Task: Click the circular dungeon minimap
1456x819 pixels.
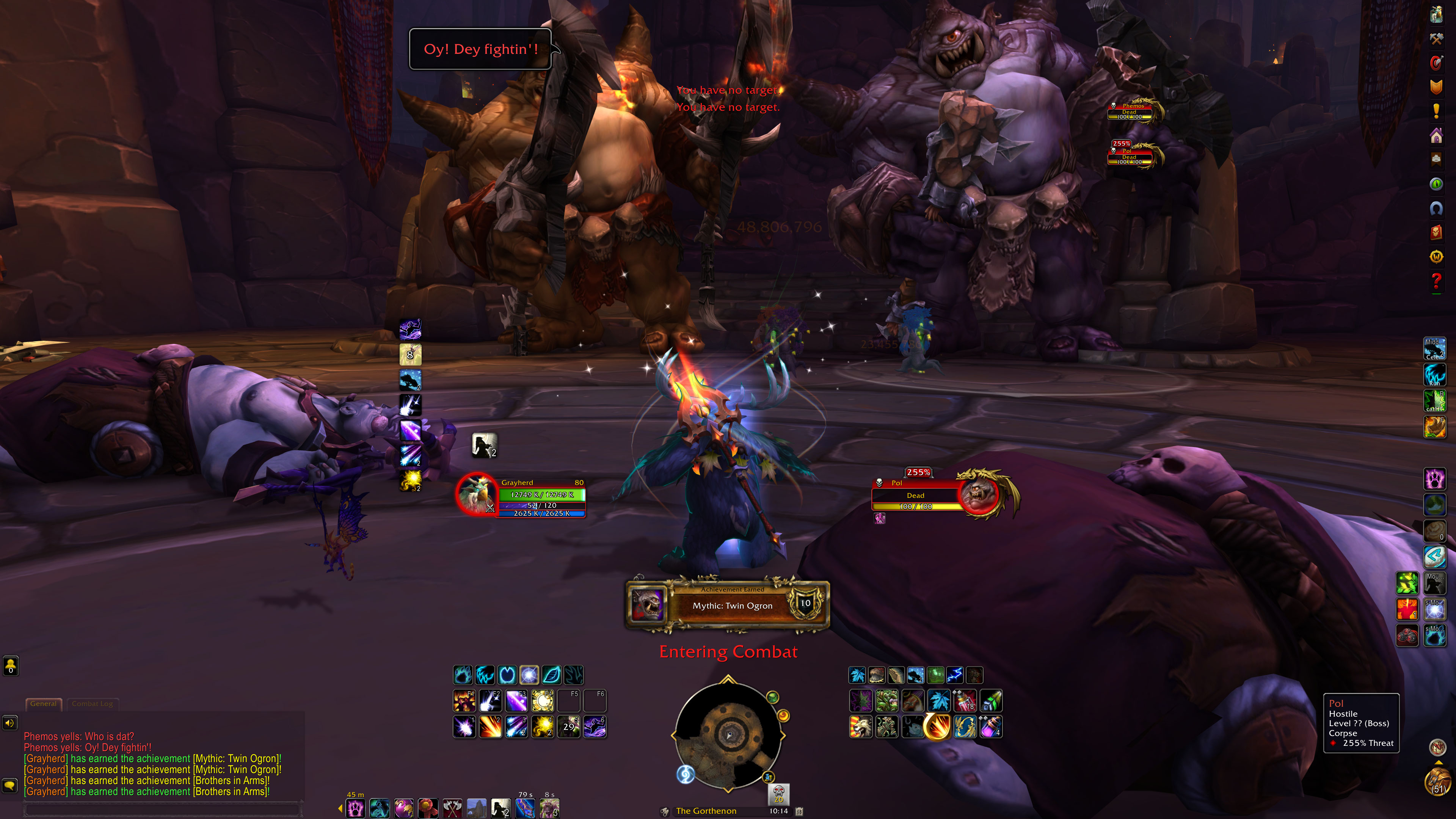Action: click(x=728, y=735)
